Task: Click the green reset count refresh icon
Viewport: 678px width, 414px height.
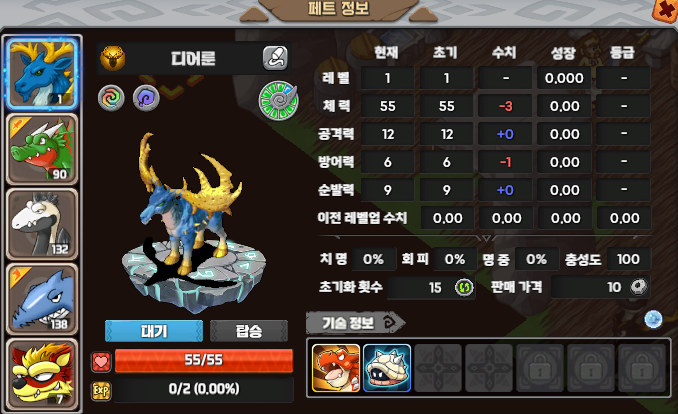Action: click(x=464, y=287)
